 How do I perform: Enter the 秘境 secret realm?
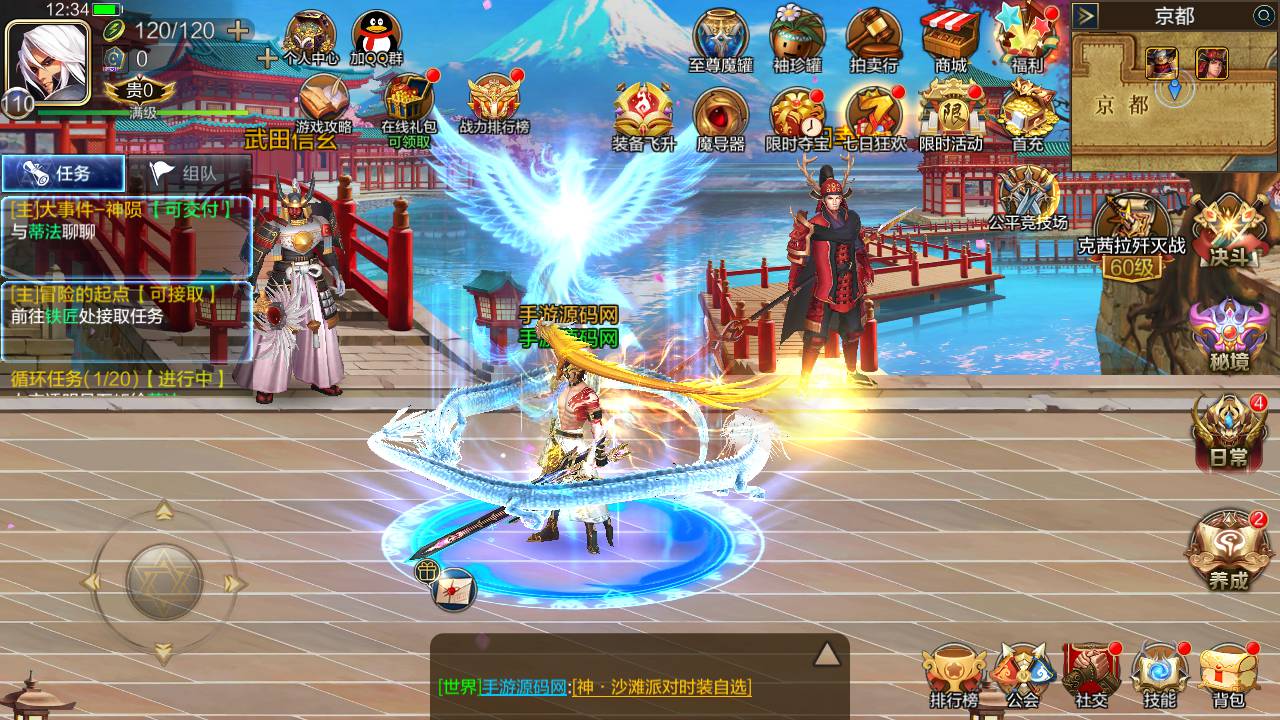tap(1228, 332)
